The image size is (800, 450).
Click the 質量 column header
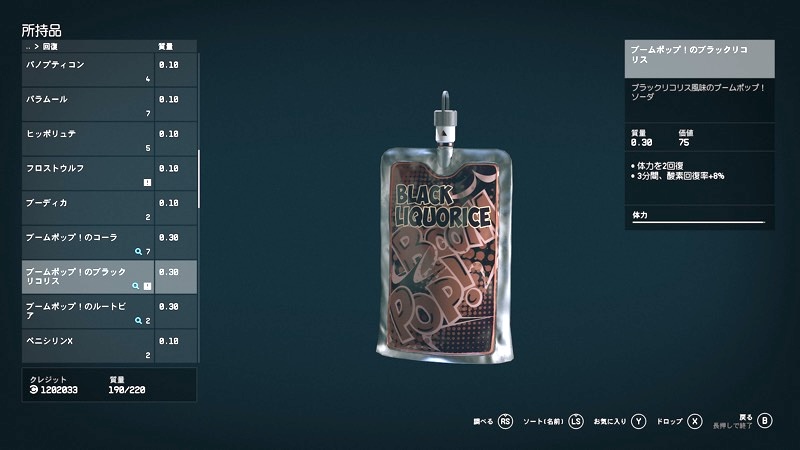(x=165, y=47)
